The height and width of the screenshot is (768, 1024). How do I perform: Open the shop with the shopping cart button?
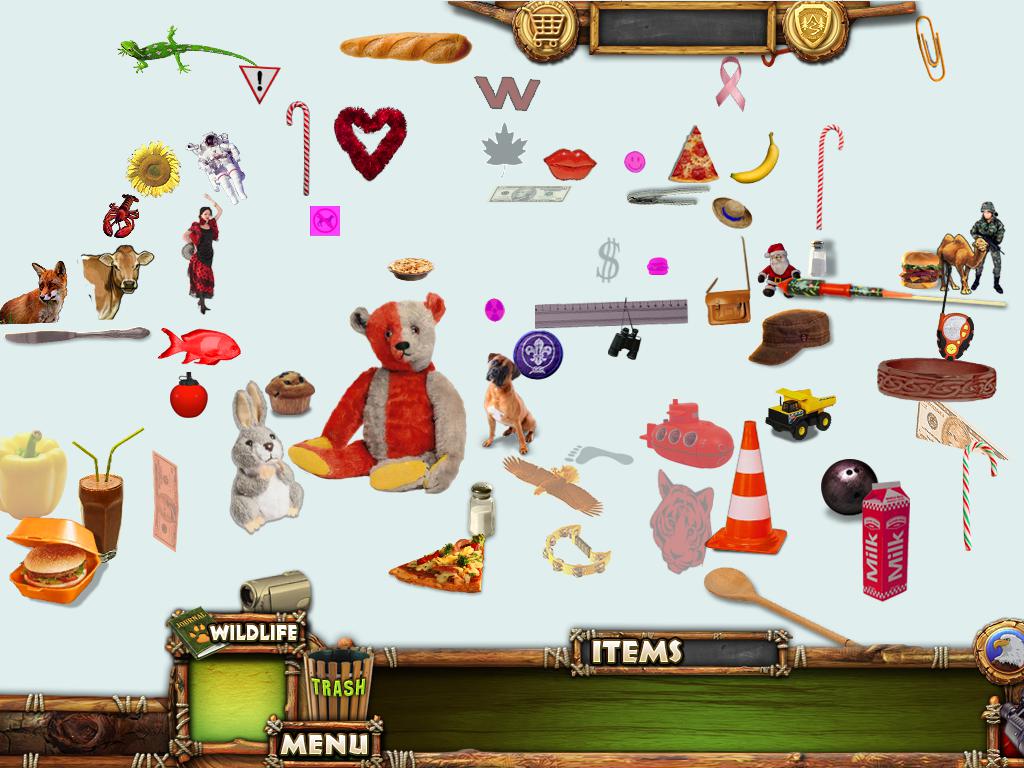click(546, 26)
